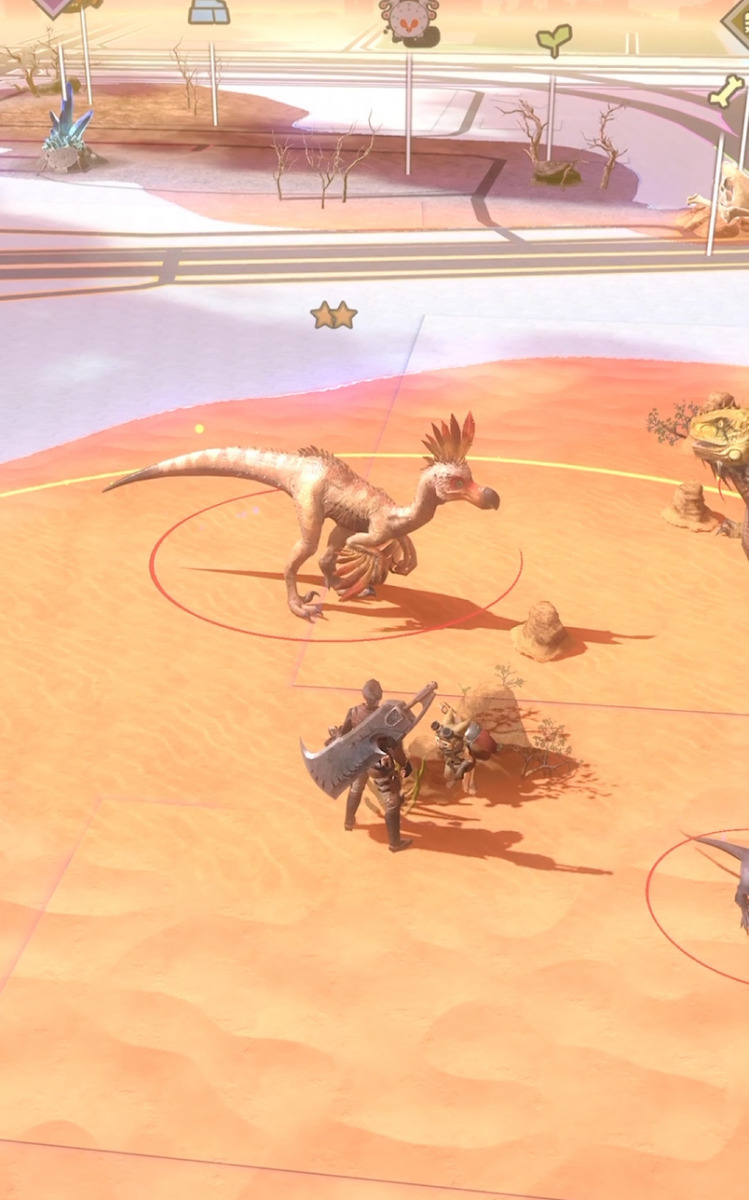Open the round monster face map marker
This screenshot has height=1200, width=749.
coord(407,19)
